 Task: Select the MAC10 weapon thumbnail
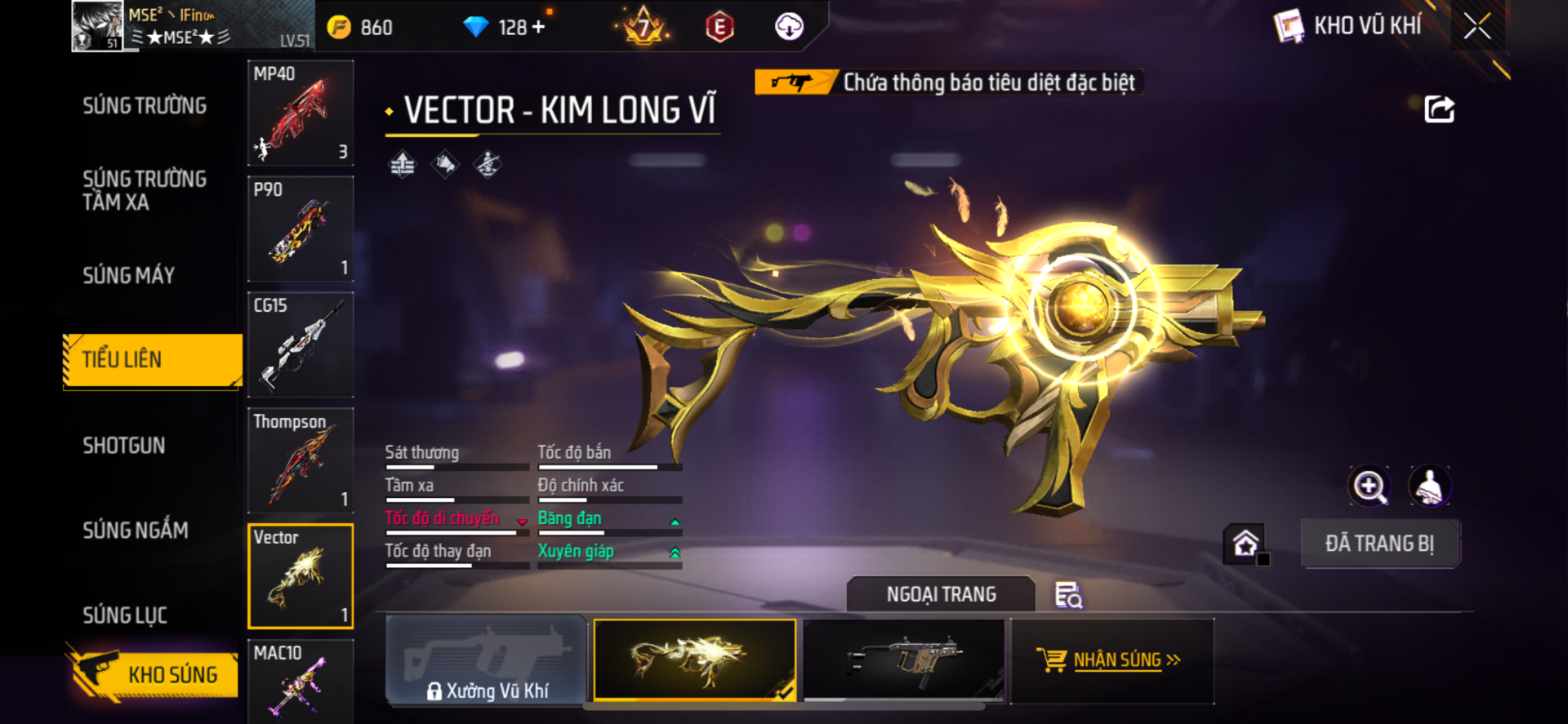coord(301,681)
